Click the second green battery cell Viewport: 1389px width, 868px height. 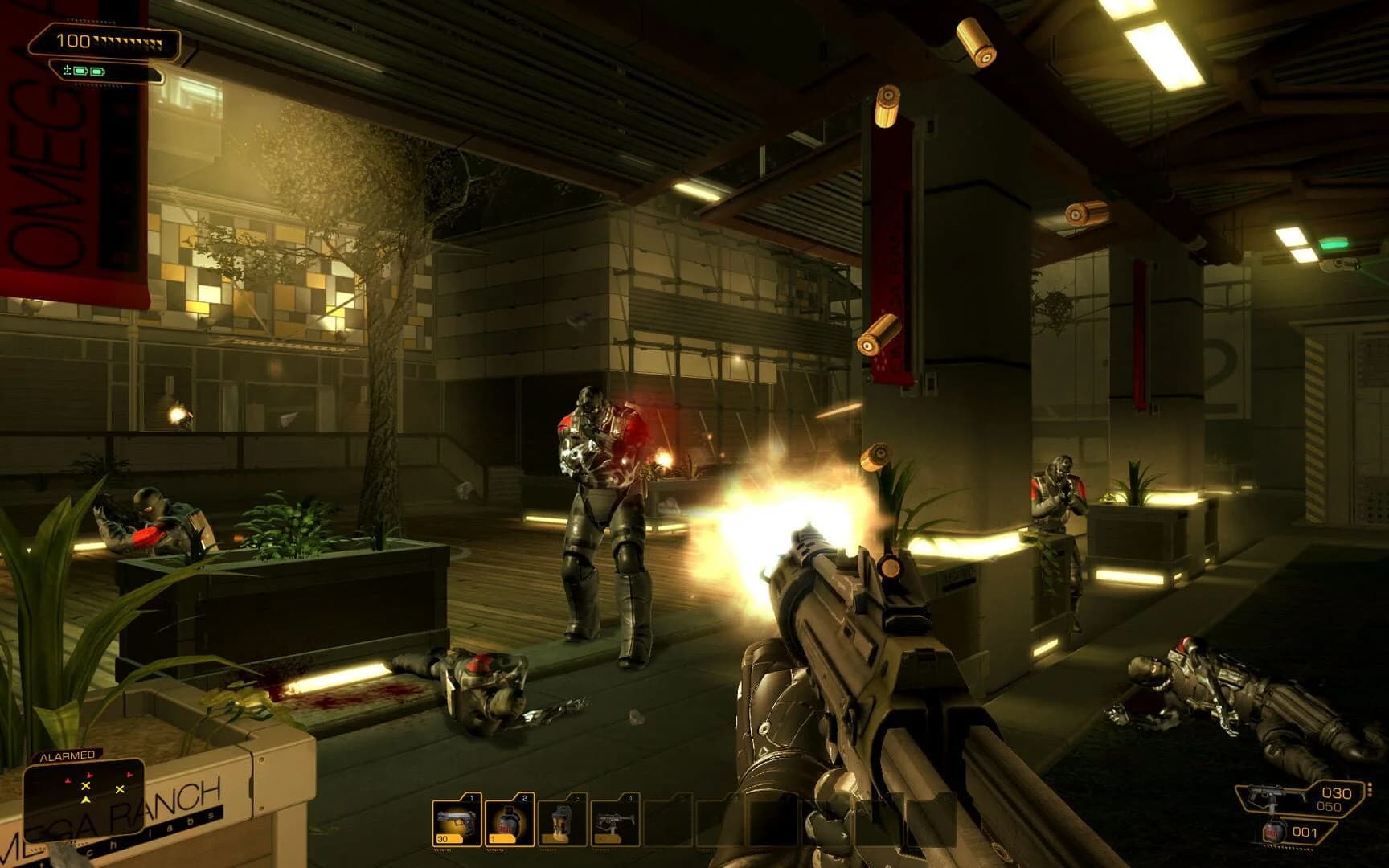(96, 72)
